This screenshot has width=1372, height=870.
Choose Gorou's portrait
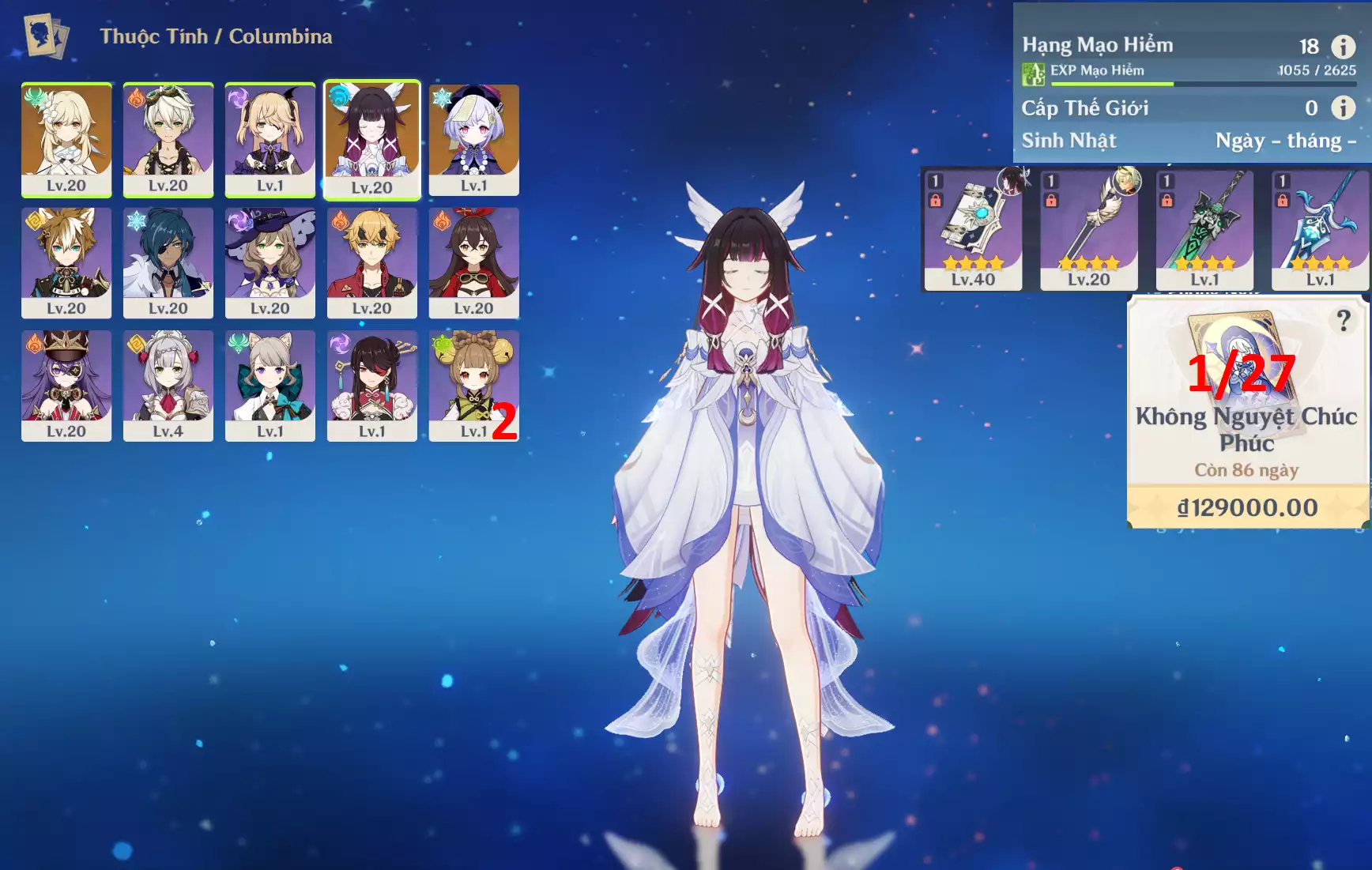point(66,262)
